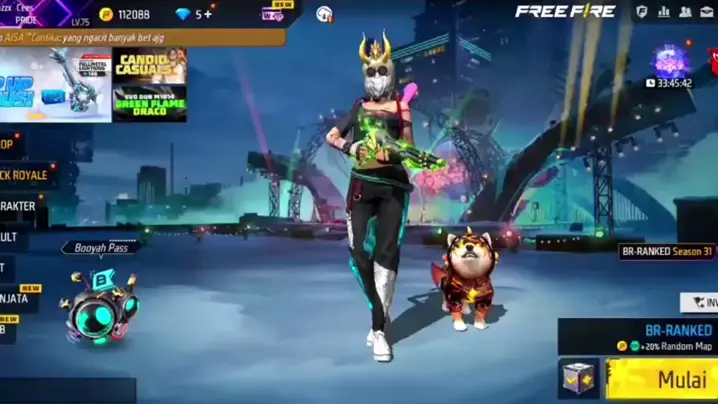Image resolution: width=718 pixels, height=404 pixels.
Task: Show the leaderboard bar chart icon
Action: point(663,12)
